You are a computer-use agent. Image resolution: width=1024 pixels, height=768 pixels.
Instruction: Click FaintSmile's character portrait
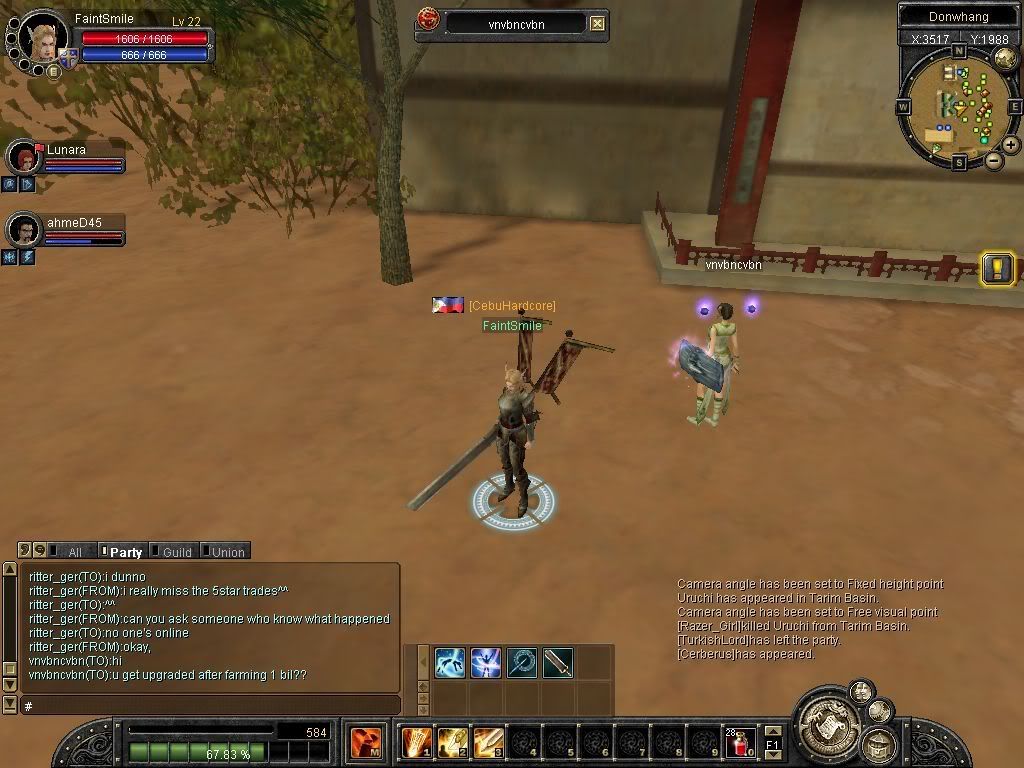pos(43,38)
